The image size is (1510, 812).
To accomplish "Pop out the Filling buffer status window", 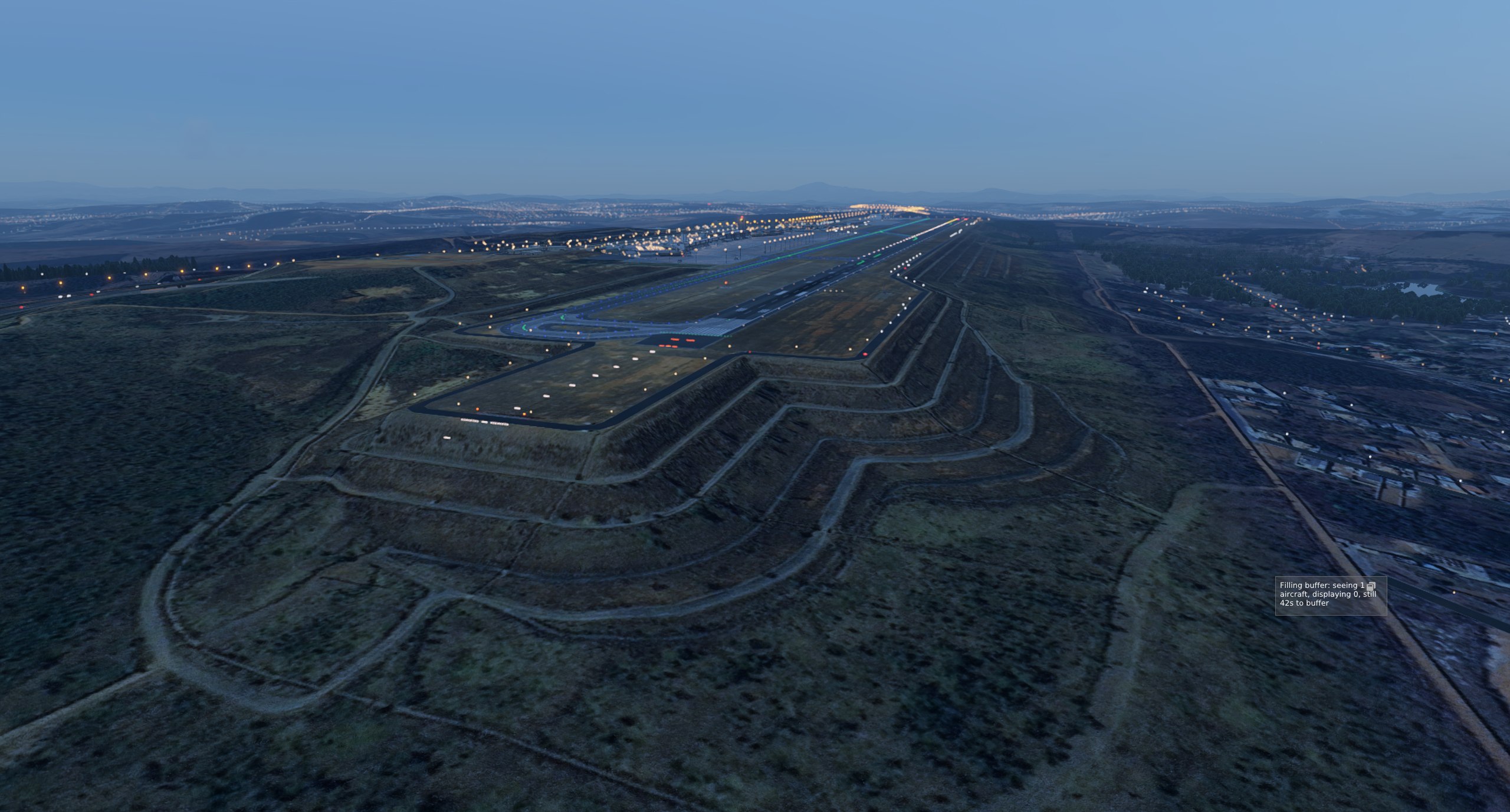I will (x=1371, y=586).
